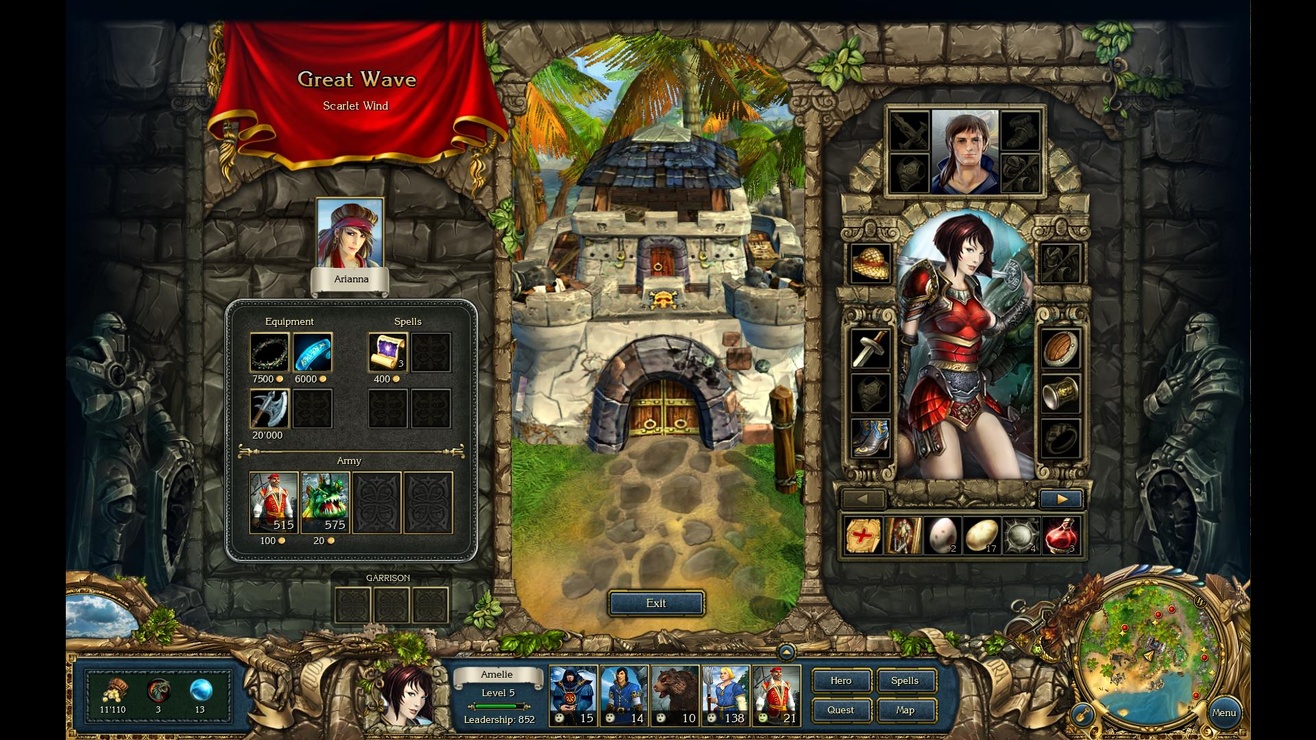Viewport: 1316px width, 740px height.
Task: Open the Map view
Action: pos(905,710)
